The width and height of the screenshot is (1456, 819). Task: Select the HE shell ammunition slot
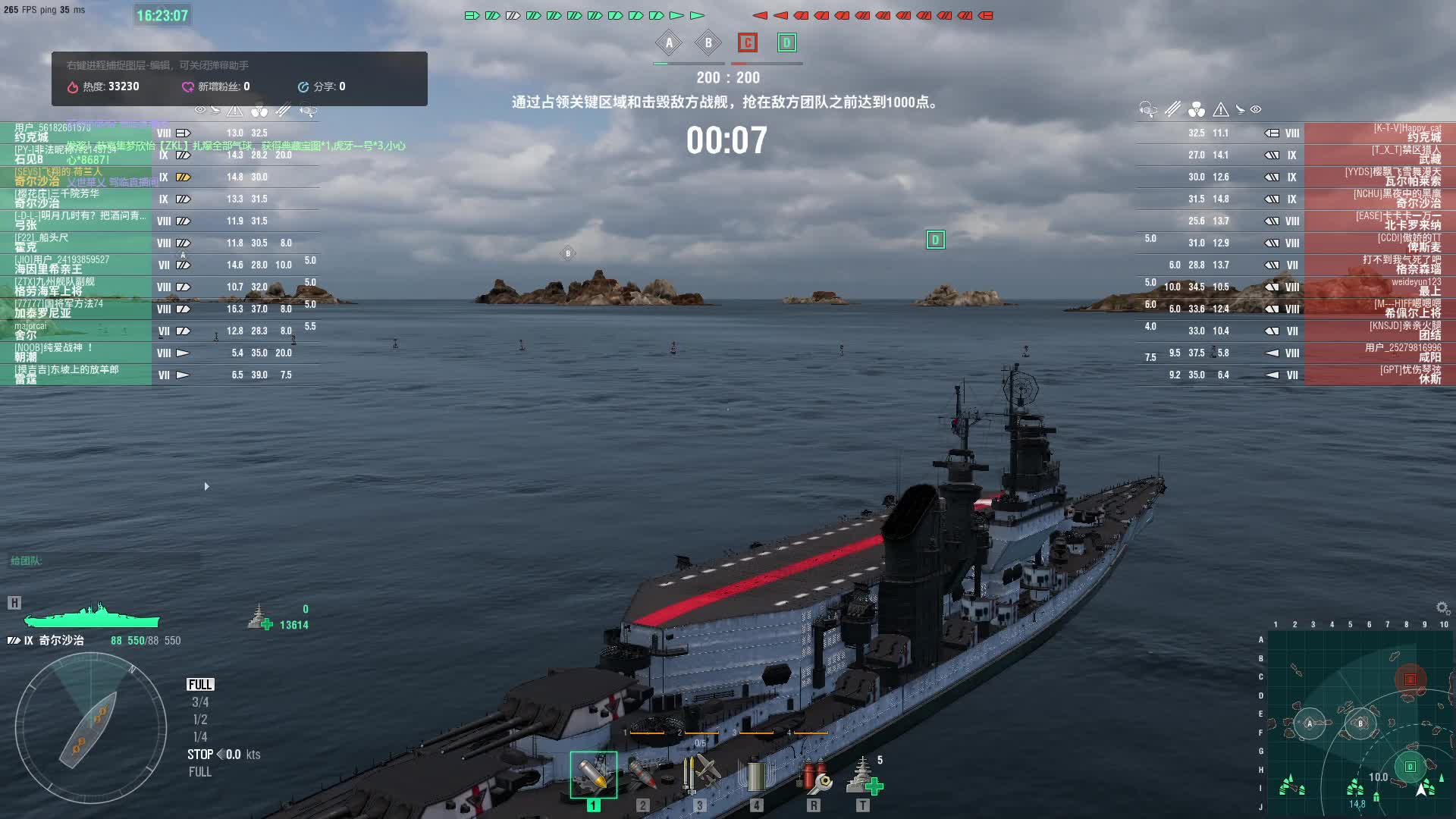coord(593,775)
